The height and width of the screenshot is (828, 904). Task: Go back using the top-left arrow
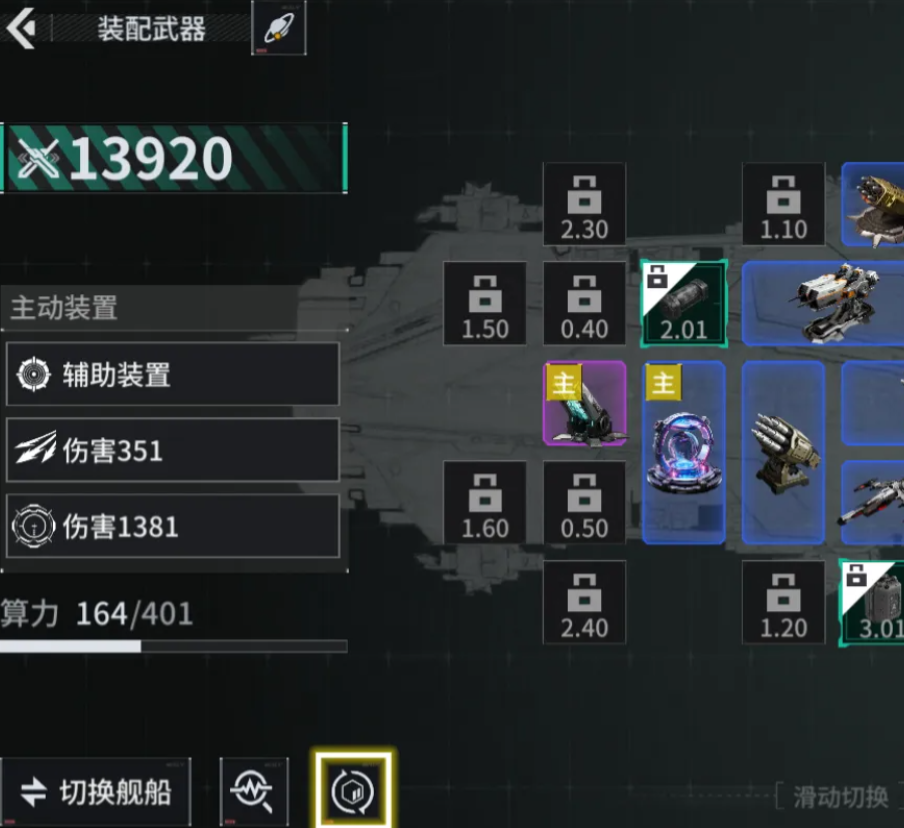[20, 28]
